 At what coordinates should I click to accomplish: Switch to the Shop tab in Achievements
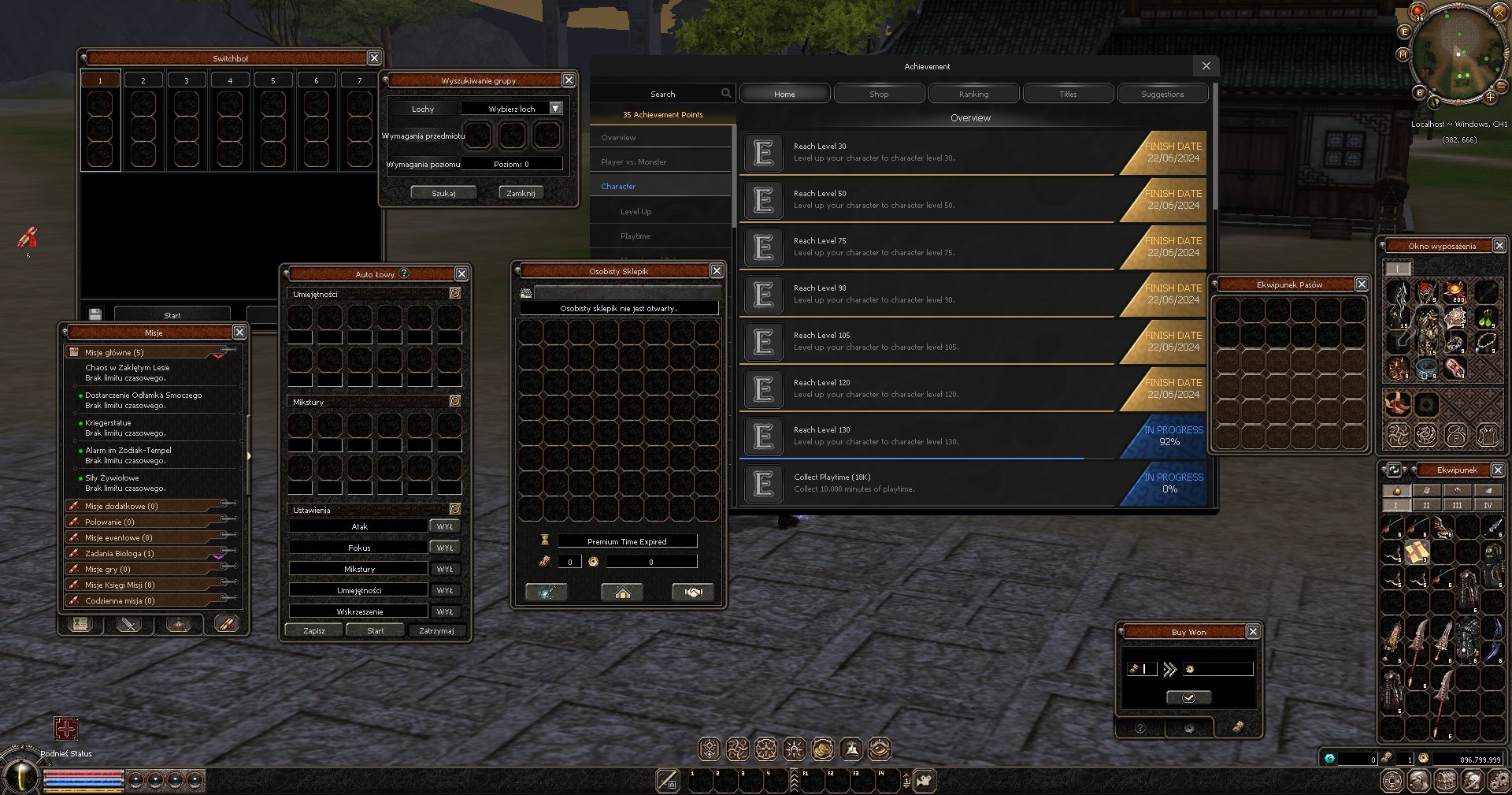click(x=879, y=94)
